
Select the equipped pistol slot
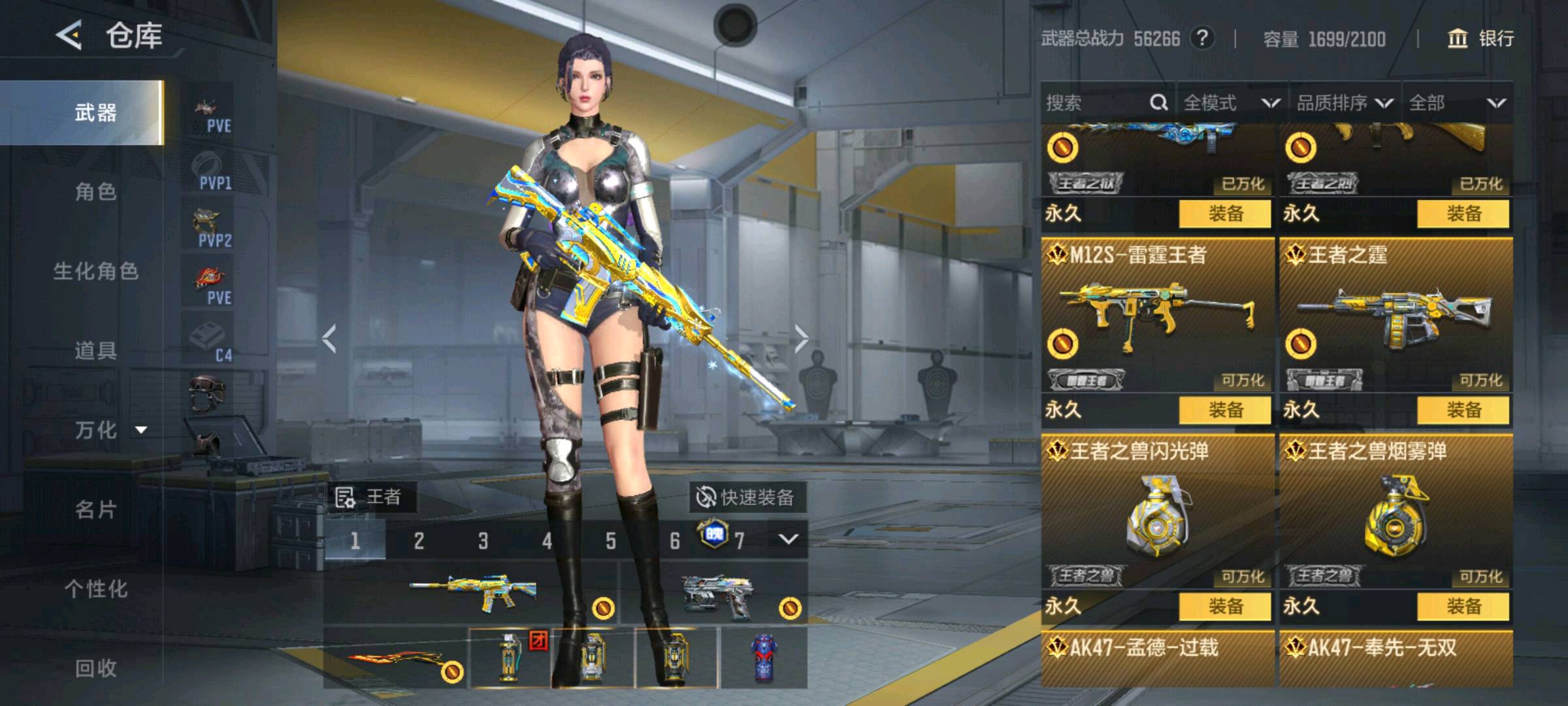714,596
